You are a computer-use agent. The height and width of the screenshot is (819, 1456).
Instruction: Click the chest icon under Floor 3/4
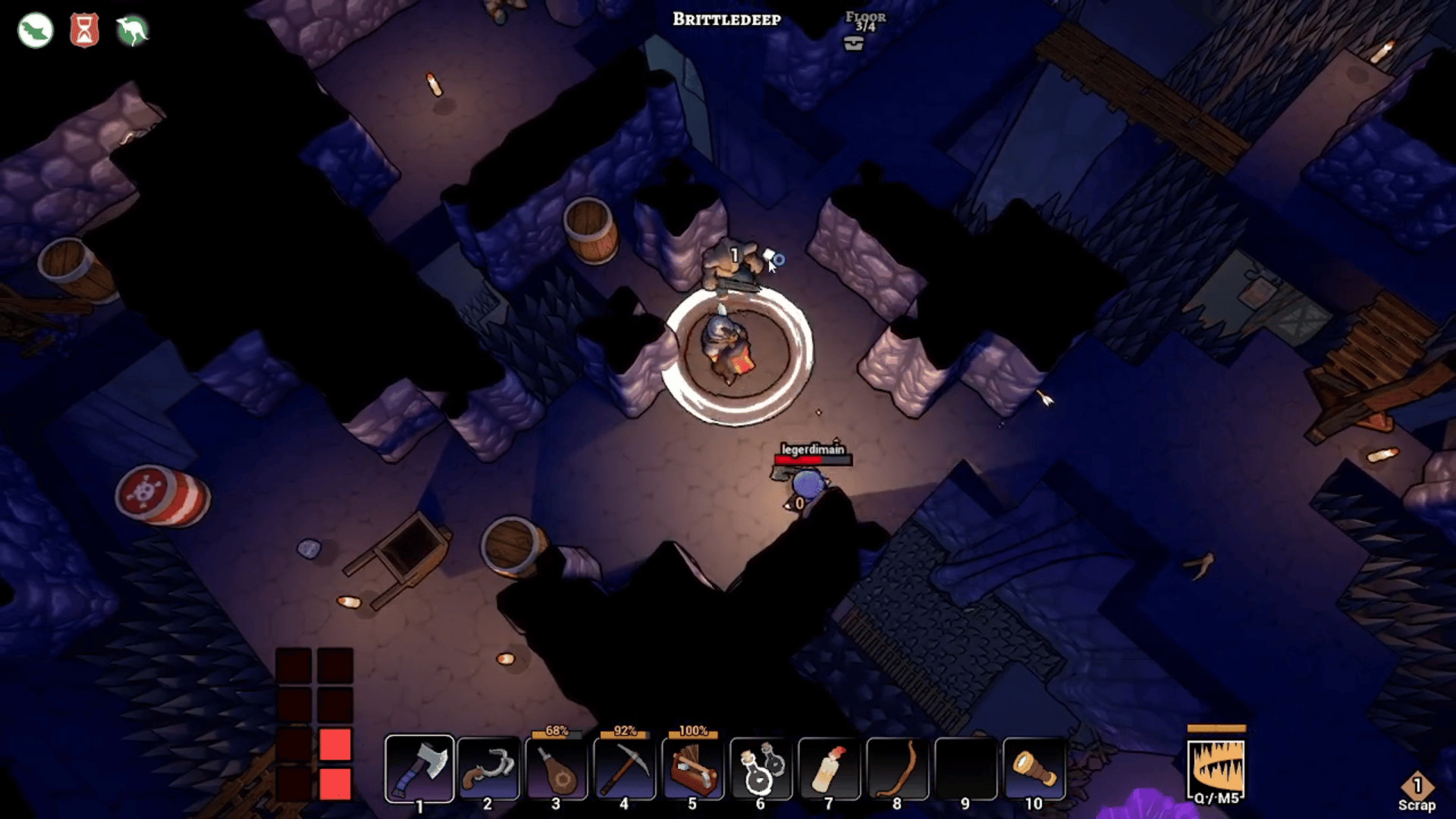[854, 44]
